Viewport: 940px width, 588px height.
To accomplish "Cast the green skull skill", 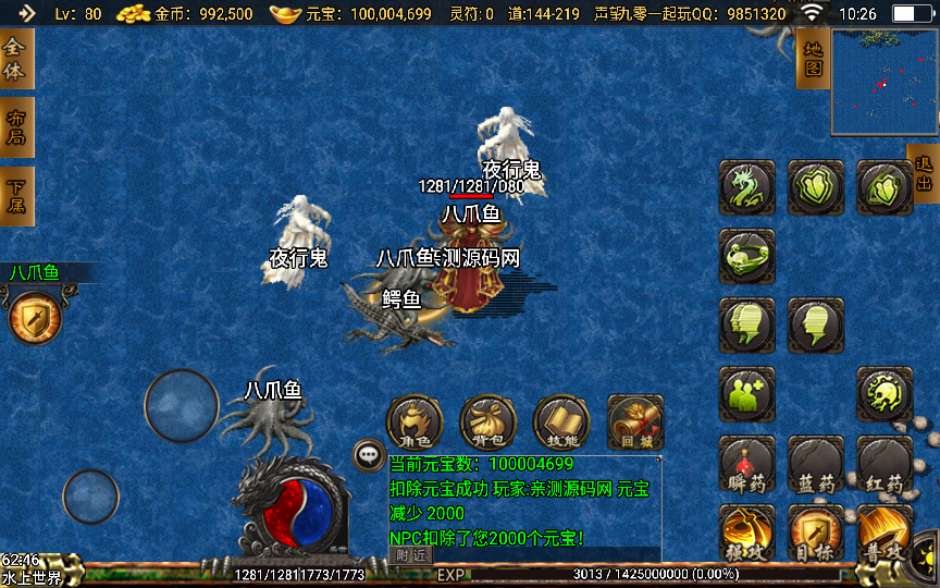I will pyautogui.click(x=884, y=394).
